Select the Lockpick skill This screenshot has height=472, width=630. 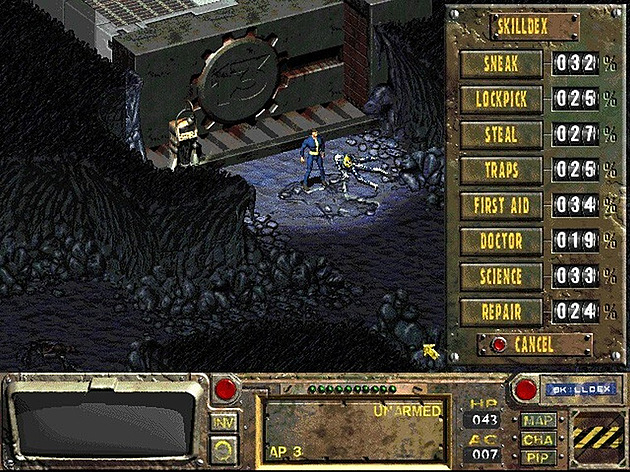(x=501, y=99)
